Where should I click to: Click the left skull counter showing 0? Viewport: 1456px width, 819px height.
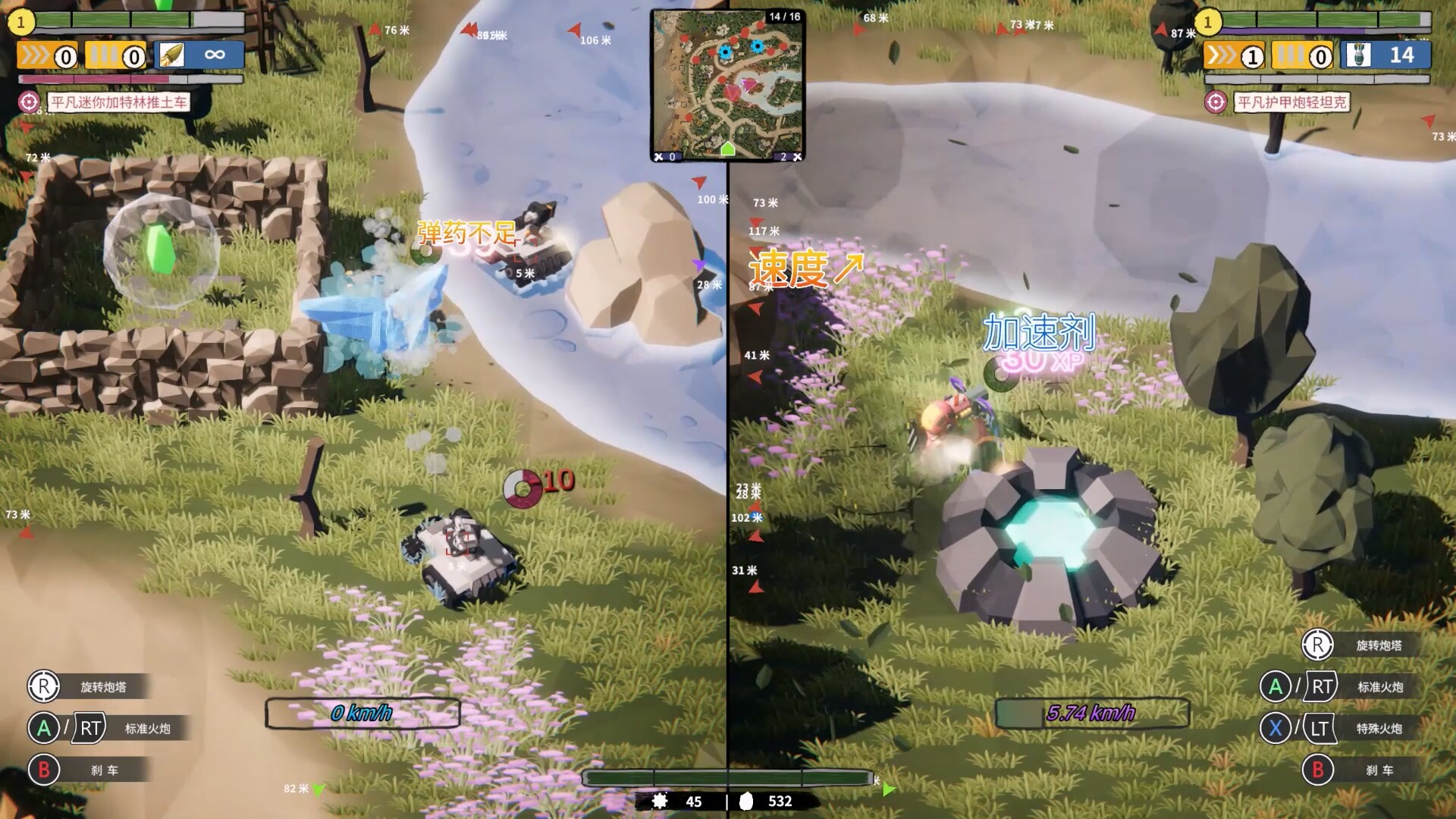pyautogui.click(x=664, y=155)
